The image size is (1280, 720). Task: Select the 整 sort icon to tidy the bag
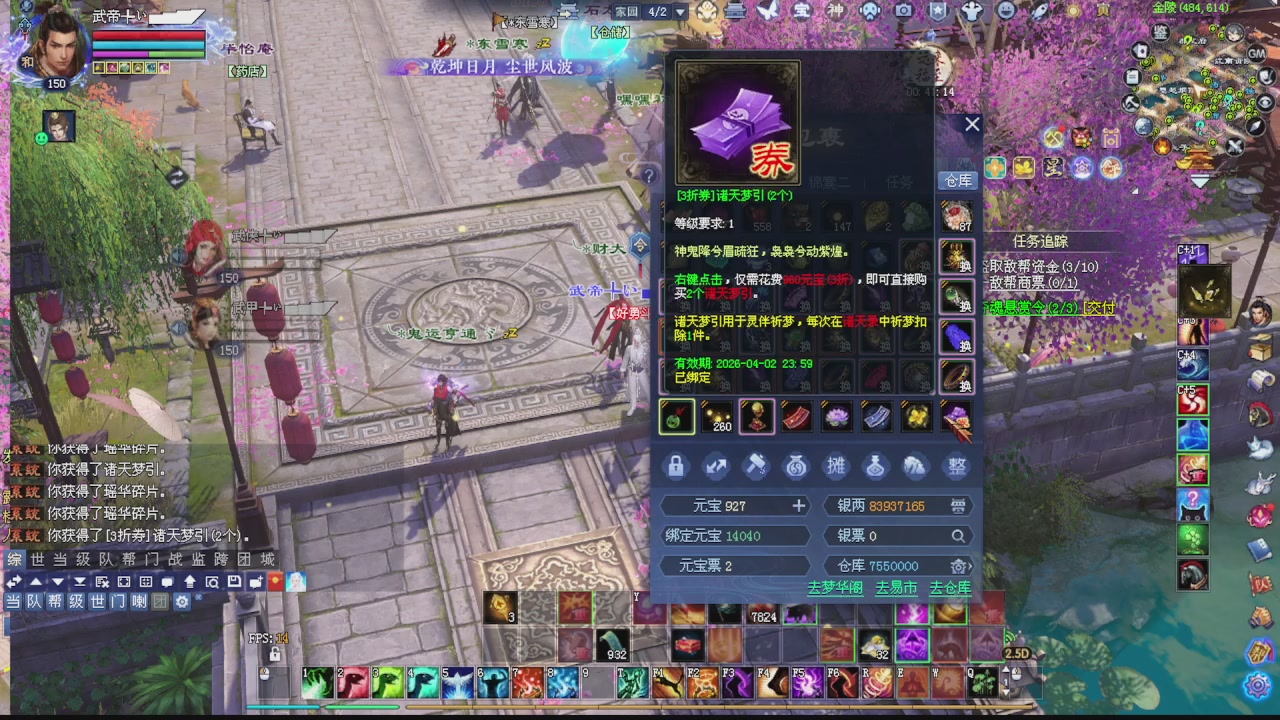coord(956,466)
